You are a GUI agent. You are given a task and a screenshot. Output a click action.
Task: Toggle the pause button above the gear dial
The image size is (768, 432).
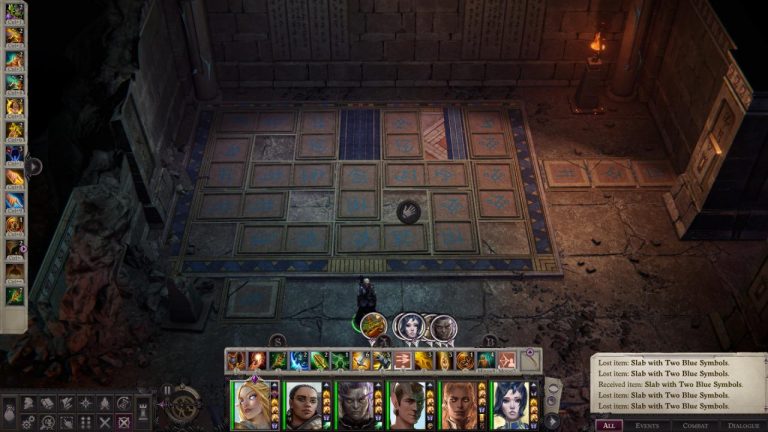coord(167,390)
